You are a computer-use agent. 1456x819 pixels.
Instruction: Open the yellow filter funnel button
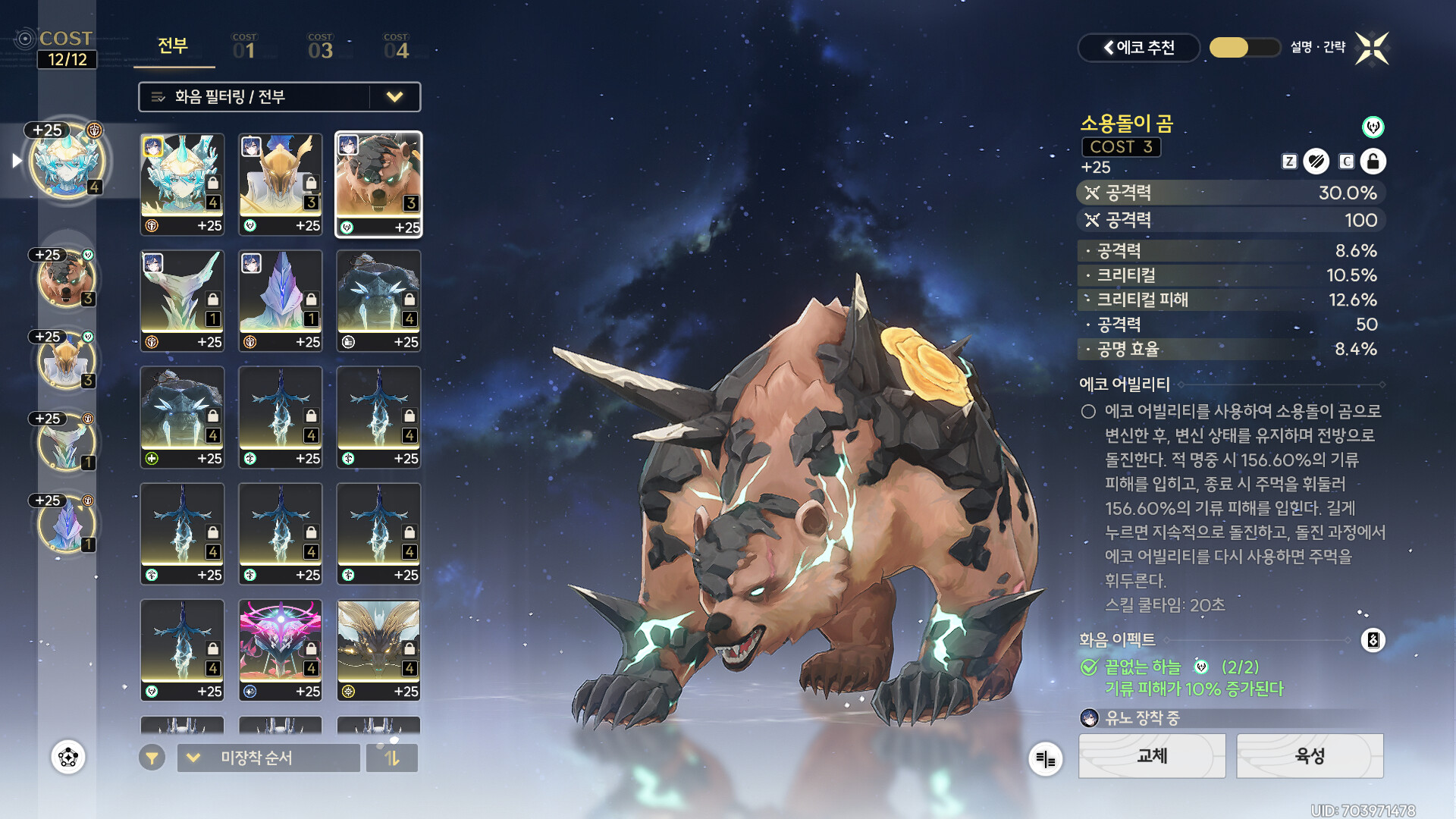coord(152,758)
